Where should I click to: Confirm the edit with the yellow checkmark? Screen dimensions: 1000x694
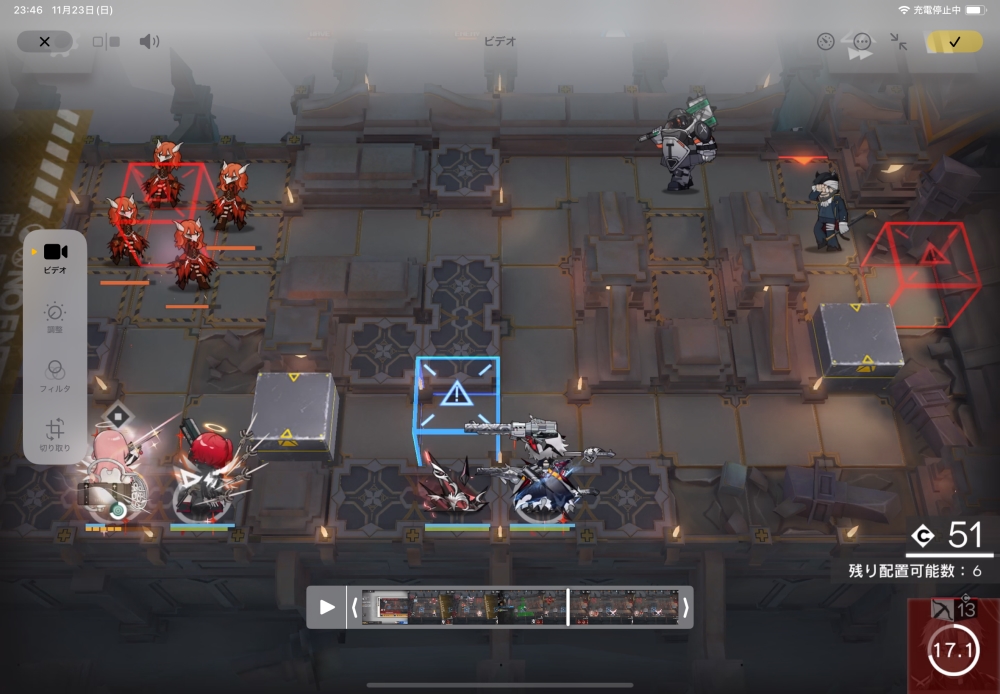click(x=954, y=42)
